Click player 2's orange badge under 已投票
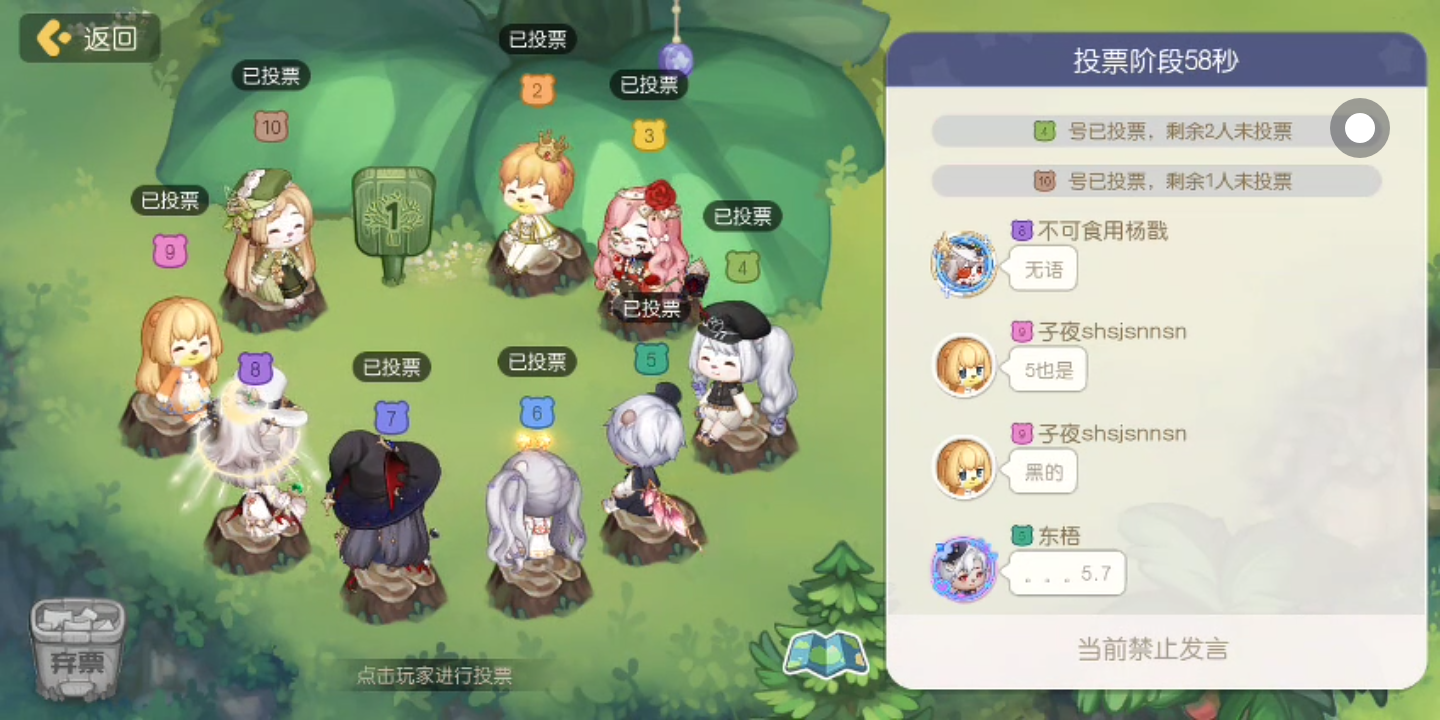 click(538, 90)
